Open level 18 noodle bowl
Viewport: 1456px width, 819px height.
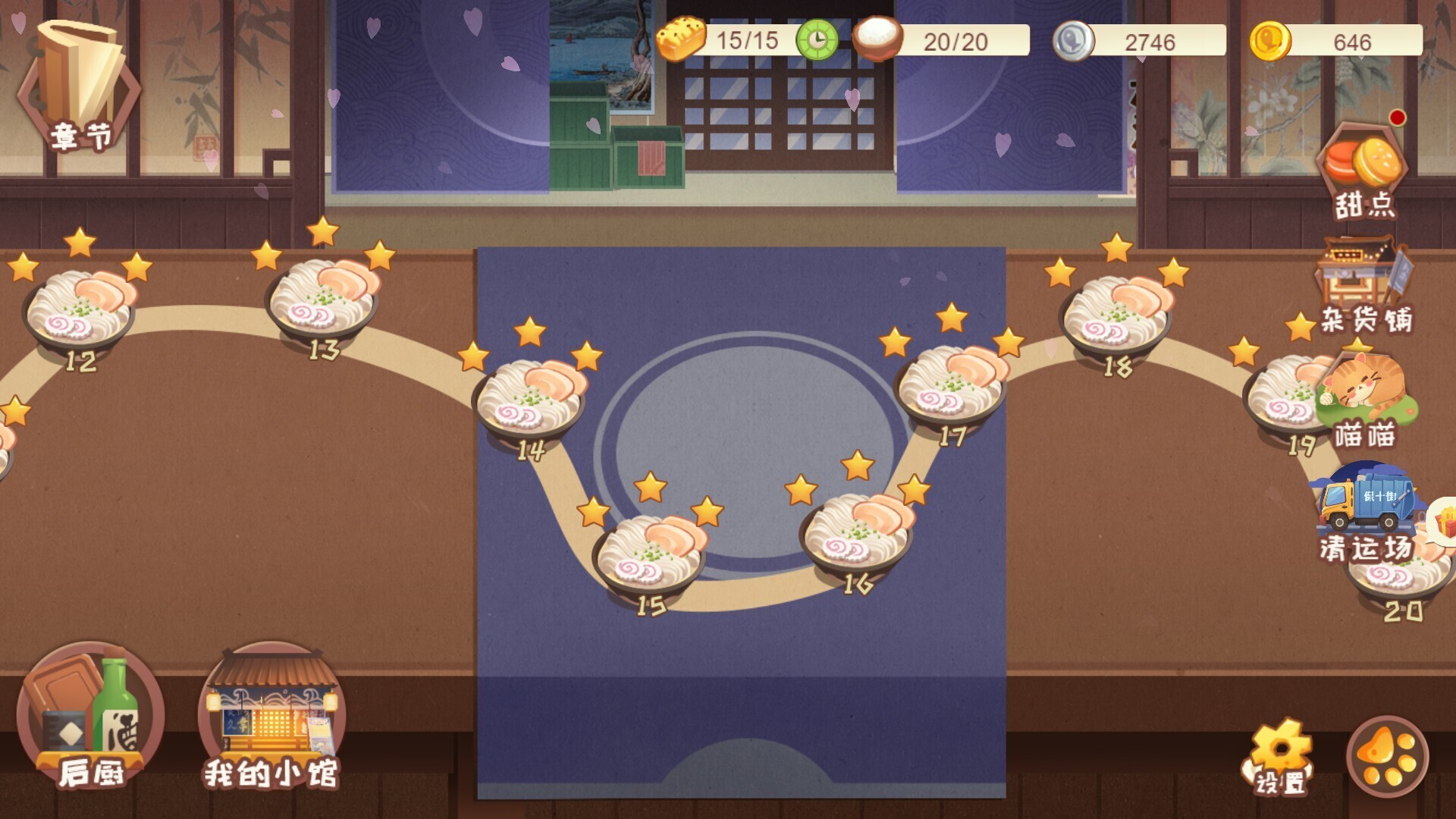[1115, 317]
